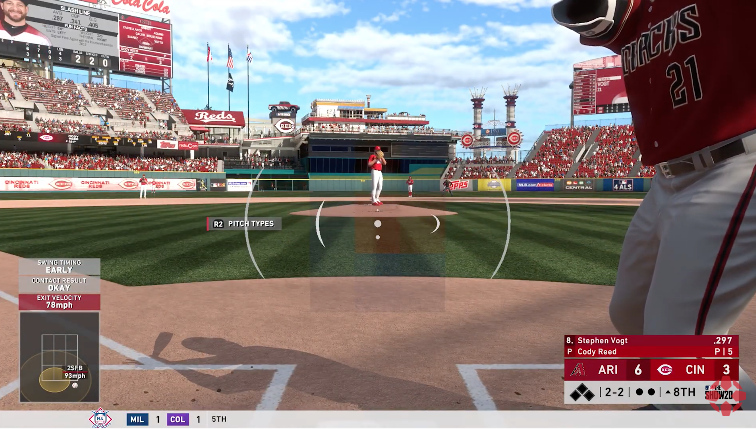This screenshot has height=429, width=756.
Task: Select the ARI vs CIN scoreboard panel
Action: [650, 370]
